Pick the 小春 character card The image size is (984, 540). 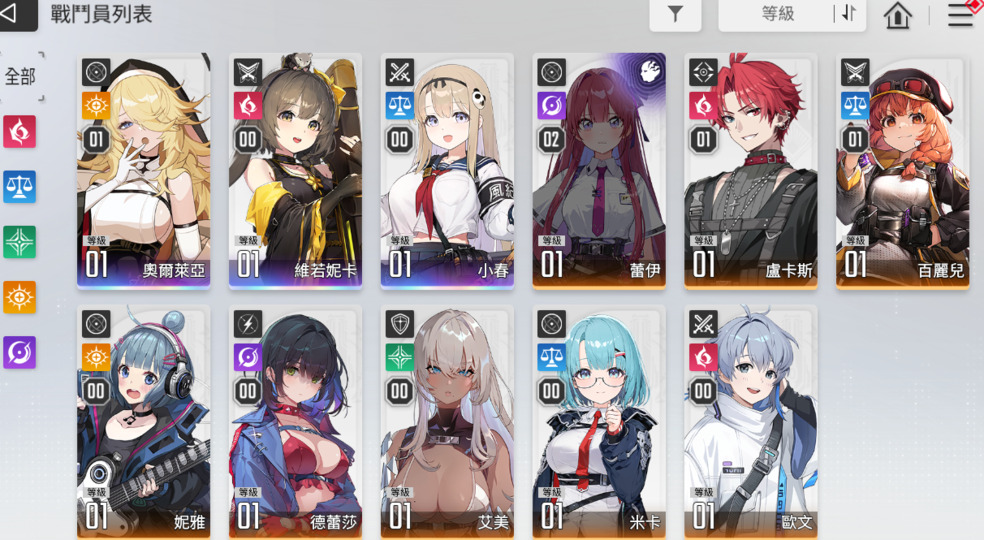pyautogui.click(x=447, y=170)
